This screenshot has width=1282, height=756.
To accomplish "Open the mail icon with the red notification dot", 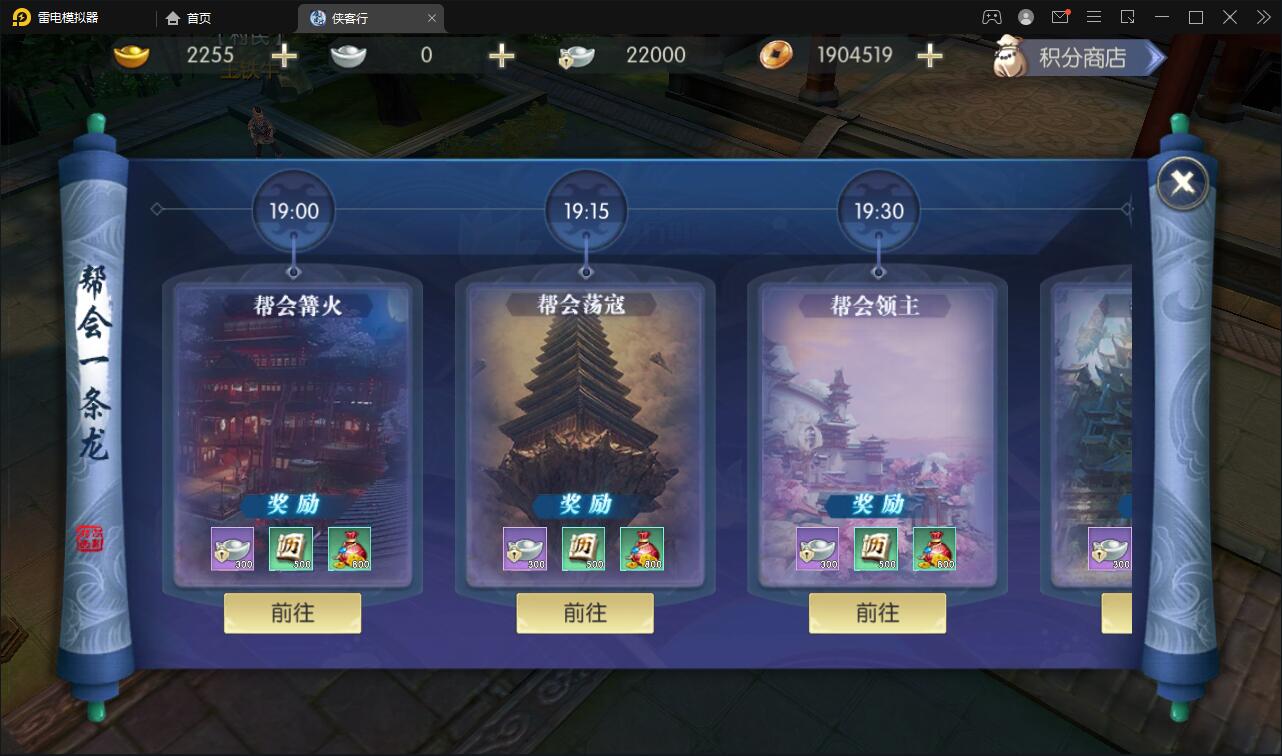I will click(1060, 17).
